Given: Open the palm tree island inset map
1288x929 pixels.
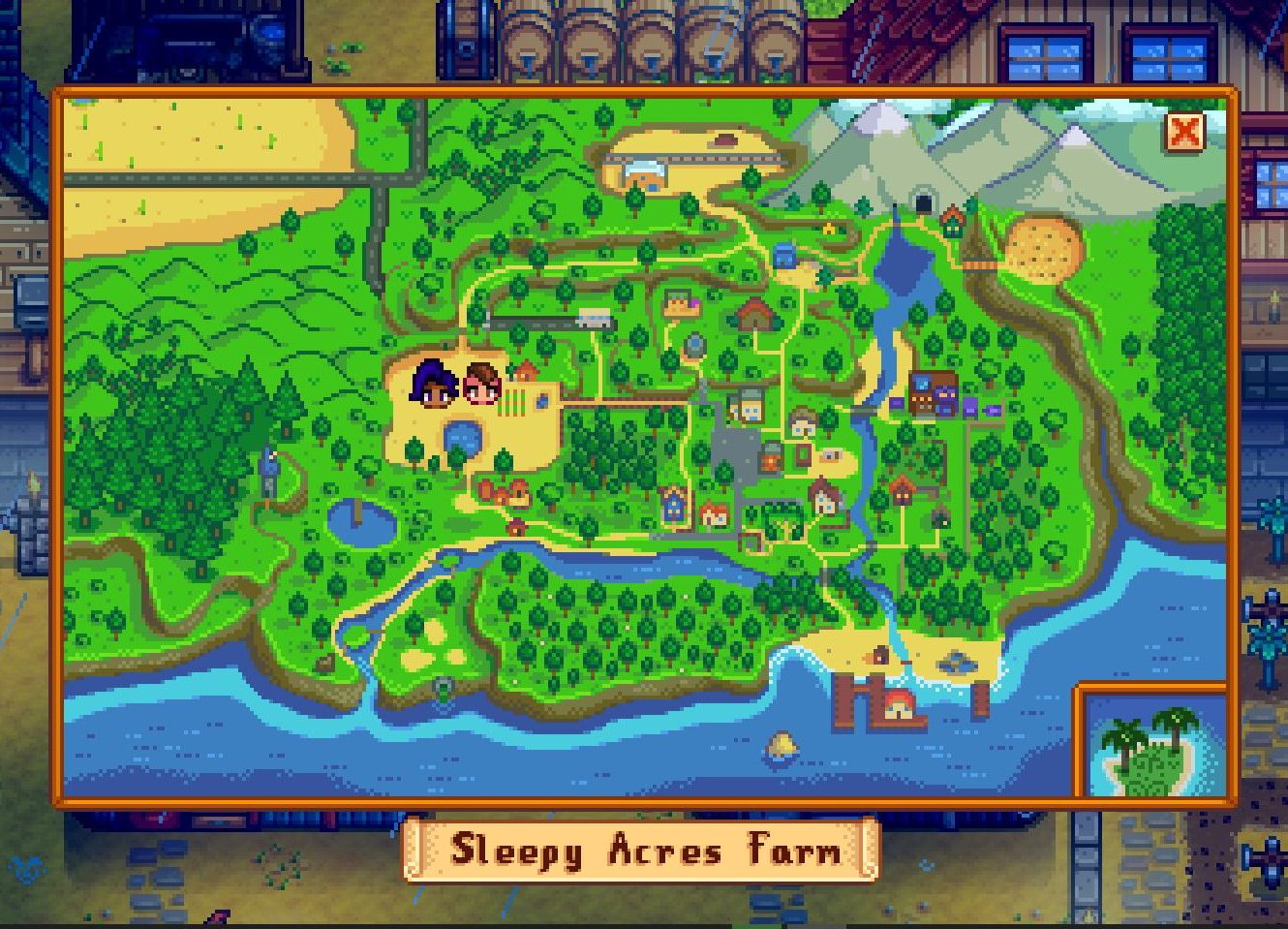Looking at the screenshot, I should click(x=1151, y=744).
